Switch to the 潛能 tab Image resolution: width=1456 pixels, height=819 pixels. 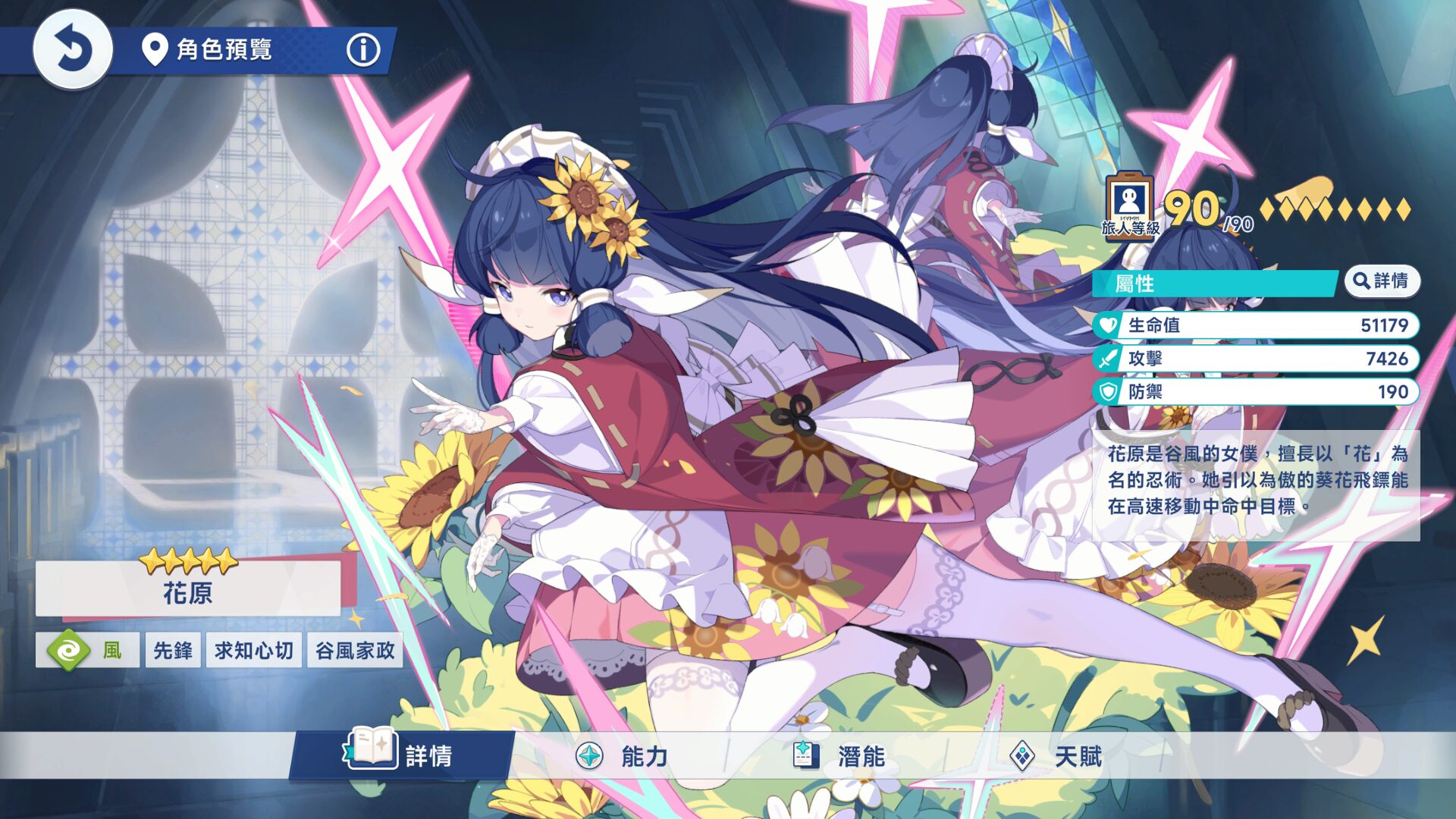(839, 756)
